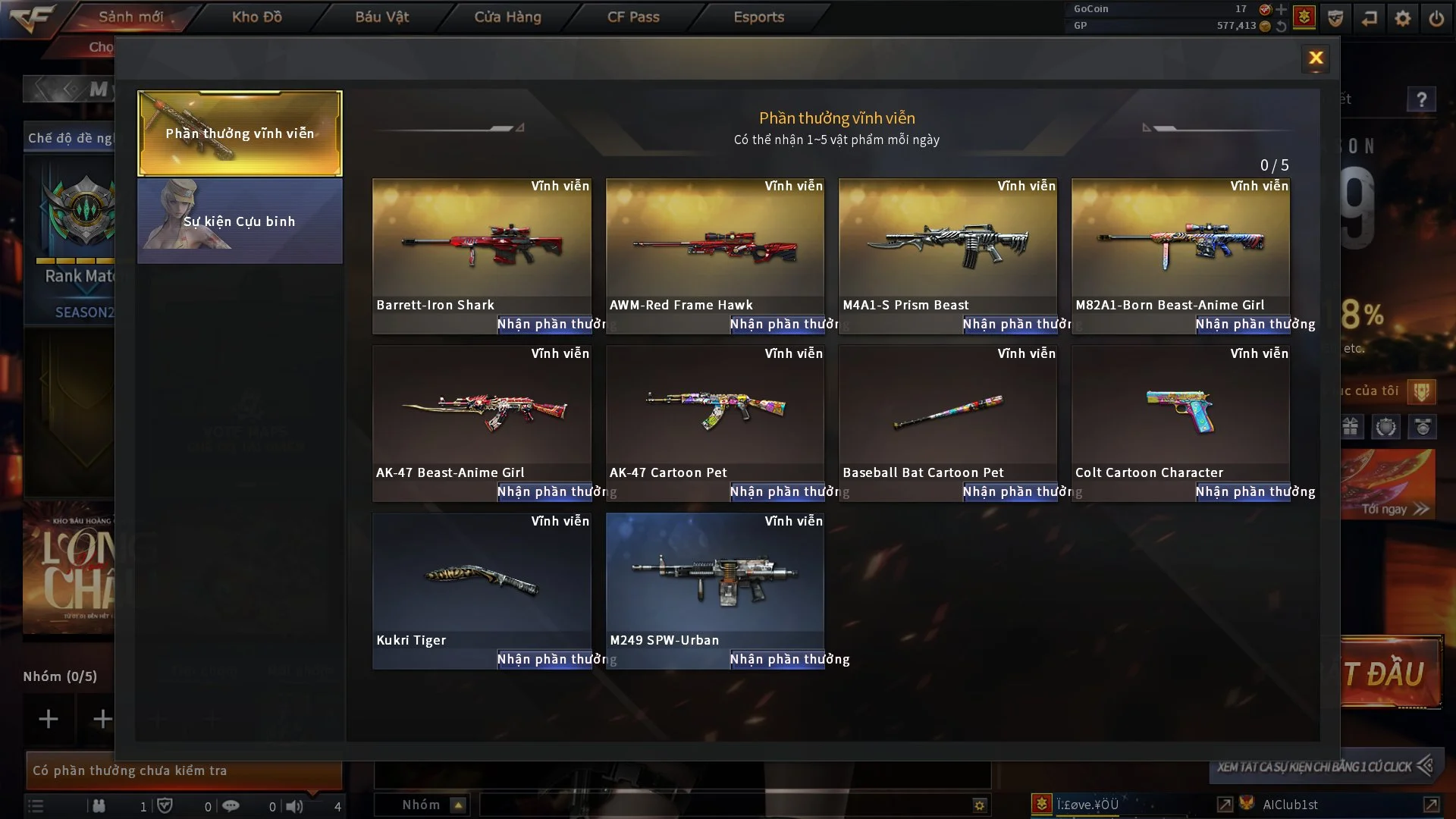
Task: Open the Esports menu
Action: [x=758, y=17]
